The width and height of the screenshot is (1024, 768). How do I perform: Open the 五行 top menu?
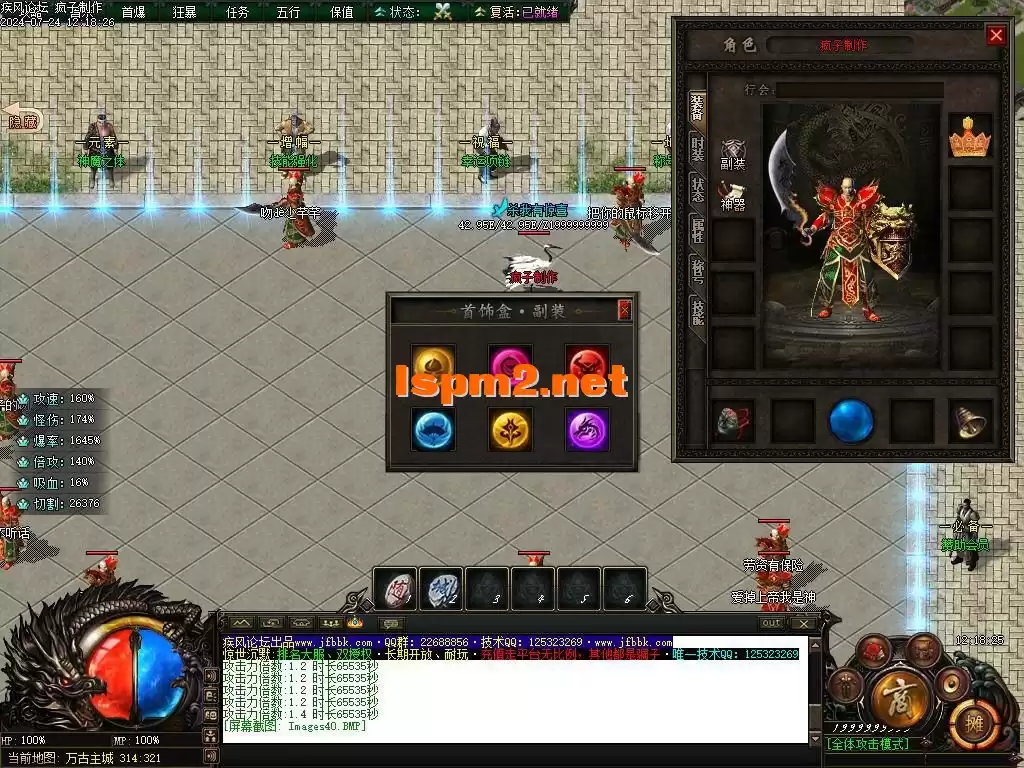[x=288, y=12]
